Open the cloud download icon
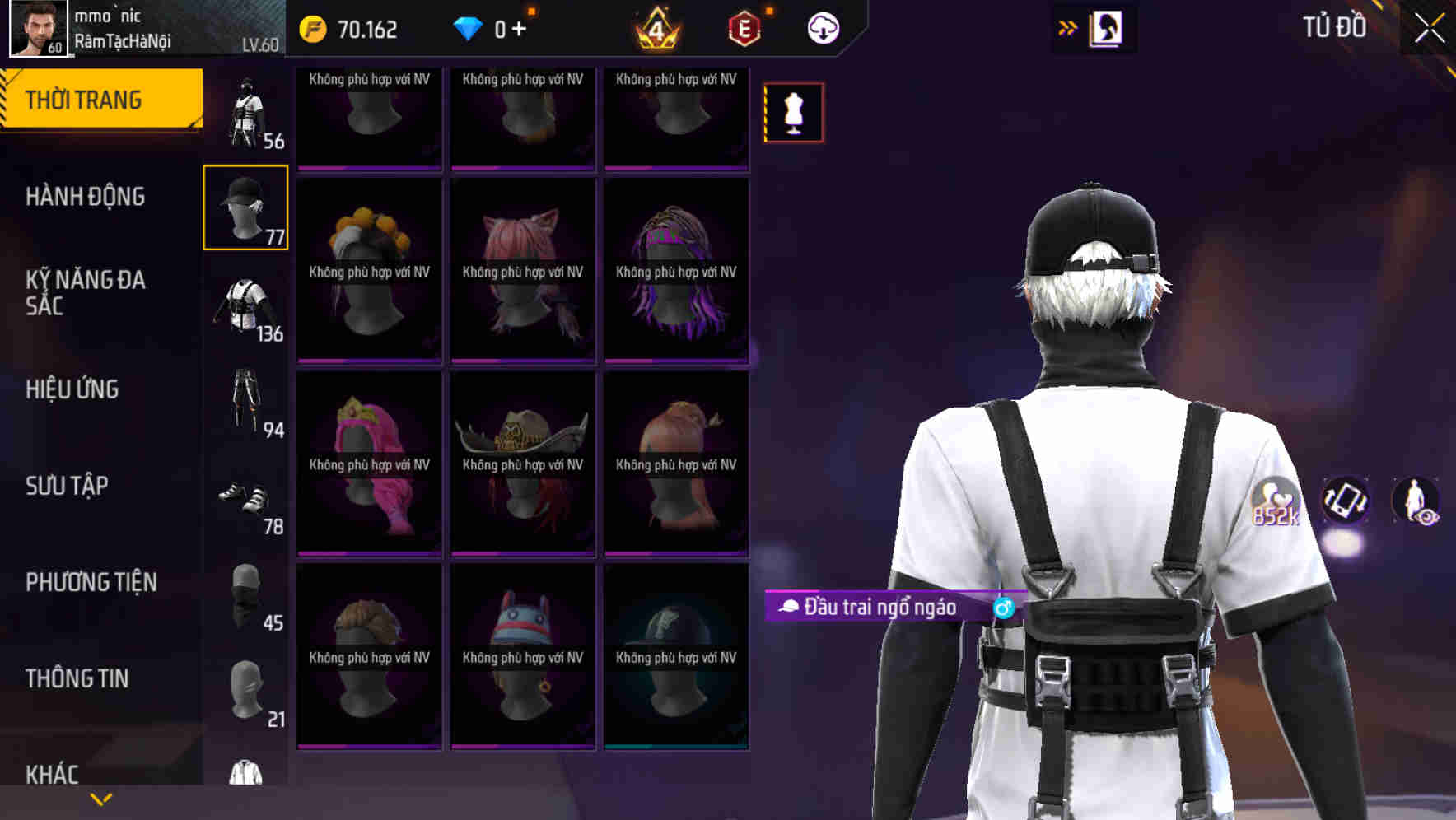Viewport: 1456px width, 820px height. click(823, 27)
